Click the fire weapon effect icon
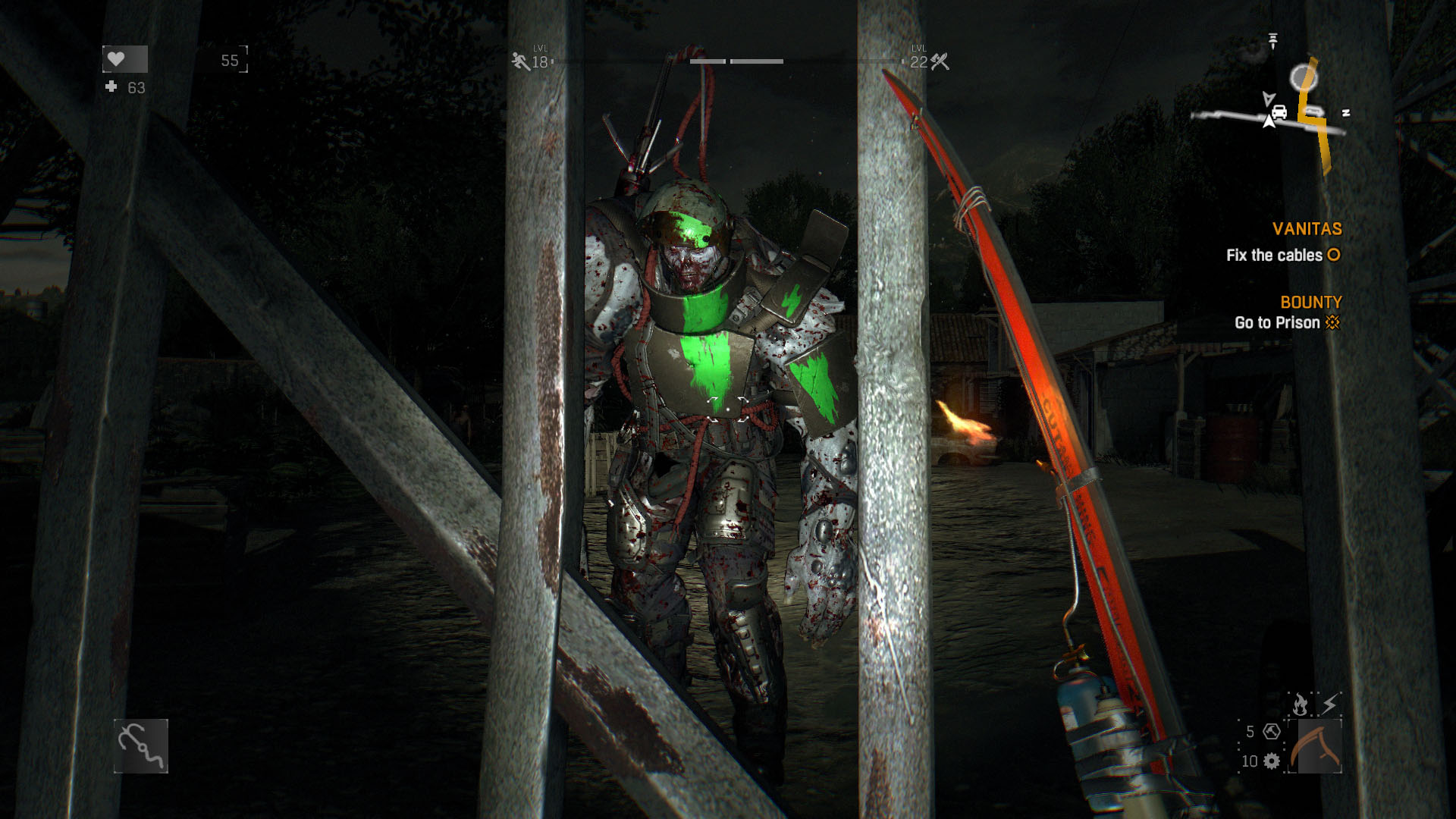Viewport: 1456px width, 819px height. [x=1300, y=705]
